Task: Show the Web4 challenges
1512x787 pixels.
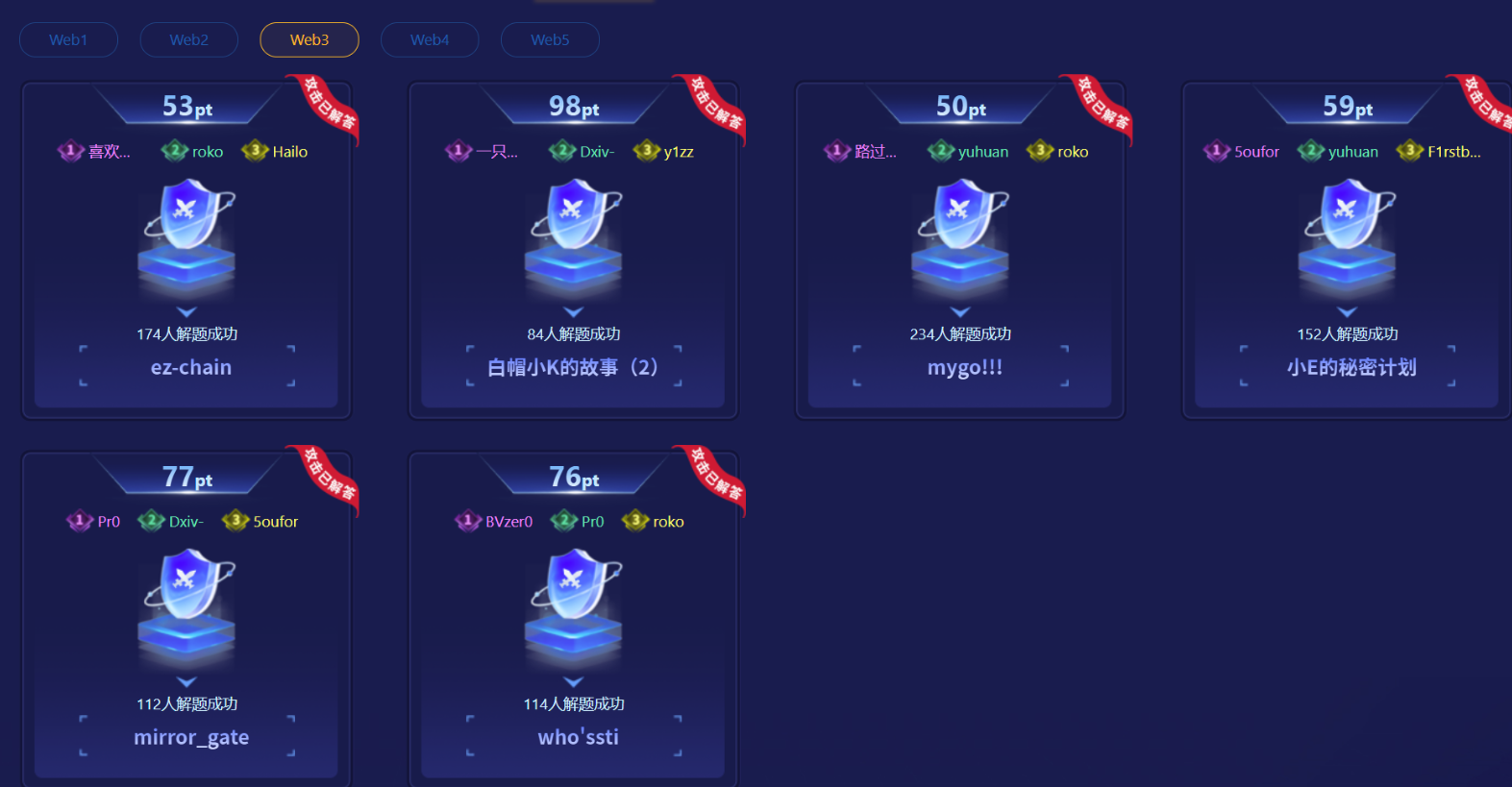Action: coord(430,40)
